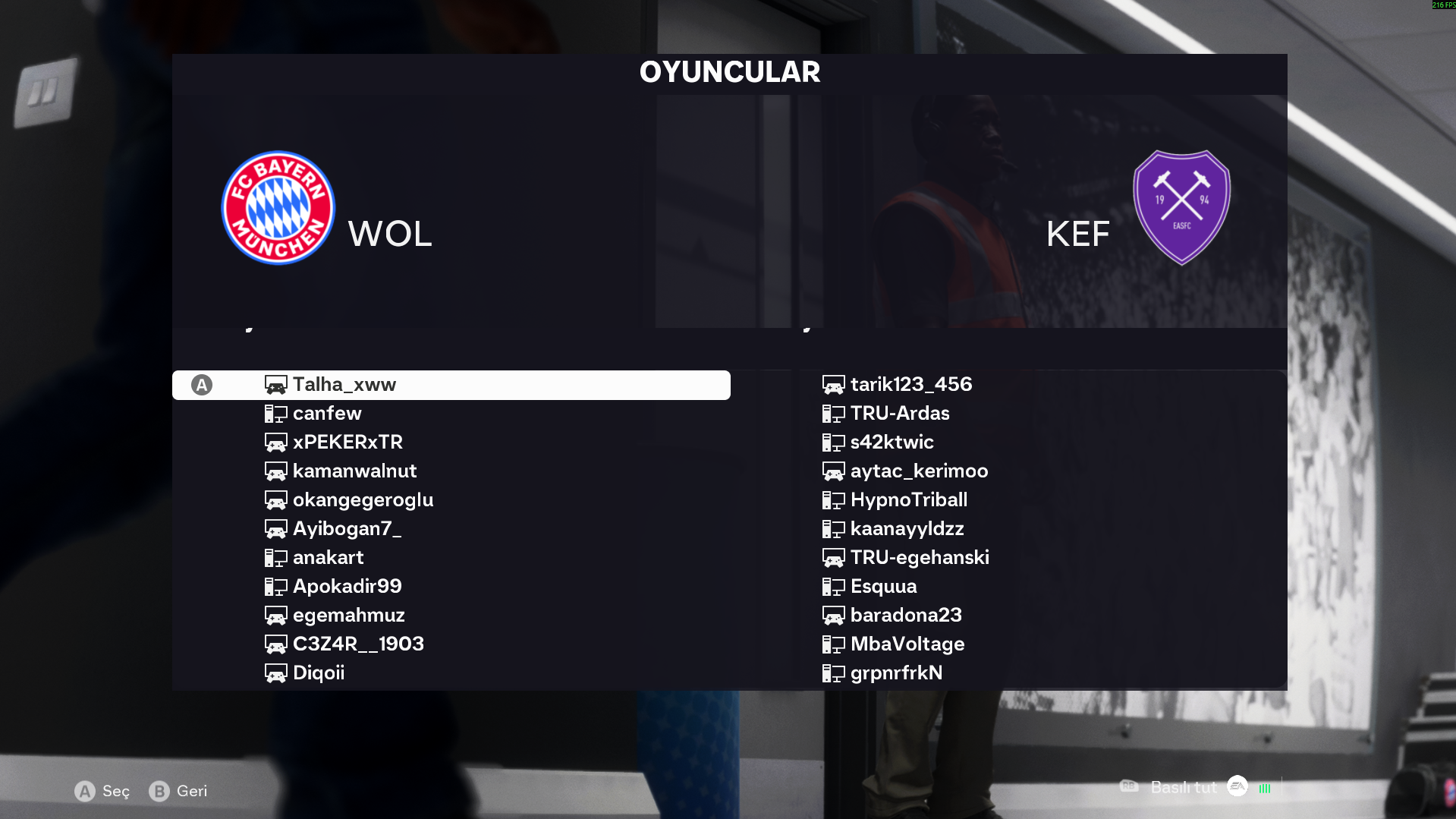Choose C3Z4R__1903 from the roster
Viewport: 1456px width, 819px height.
358,644
